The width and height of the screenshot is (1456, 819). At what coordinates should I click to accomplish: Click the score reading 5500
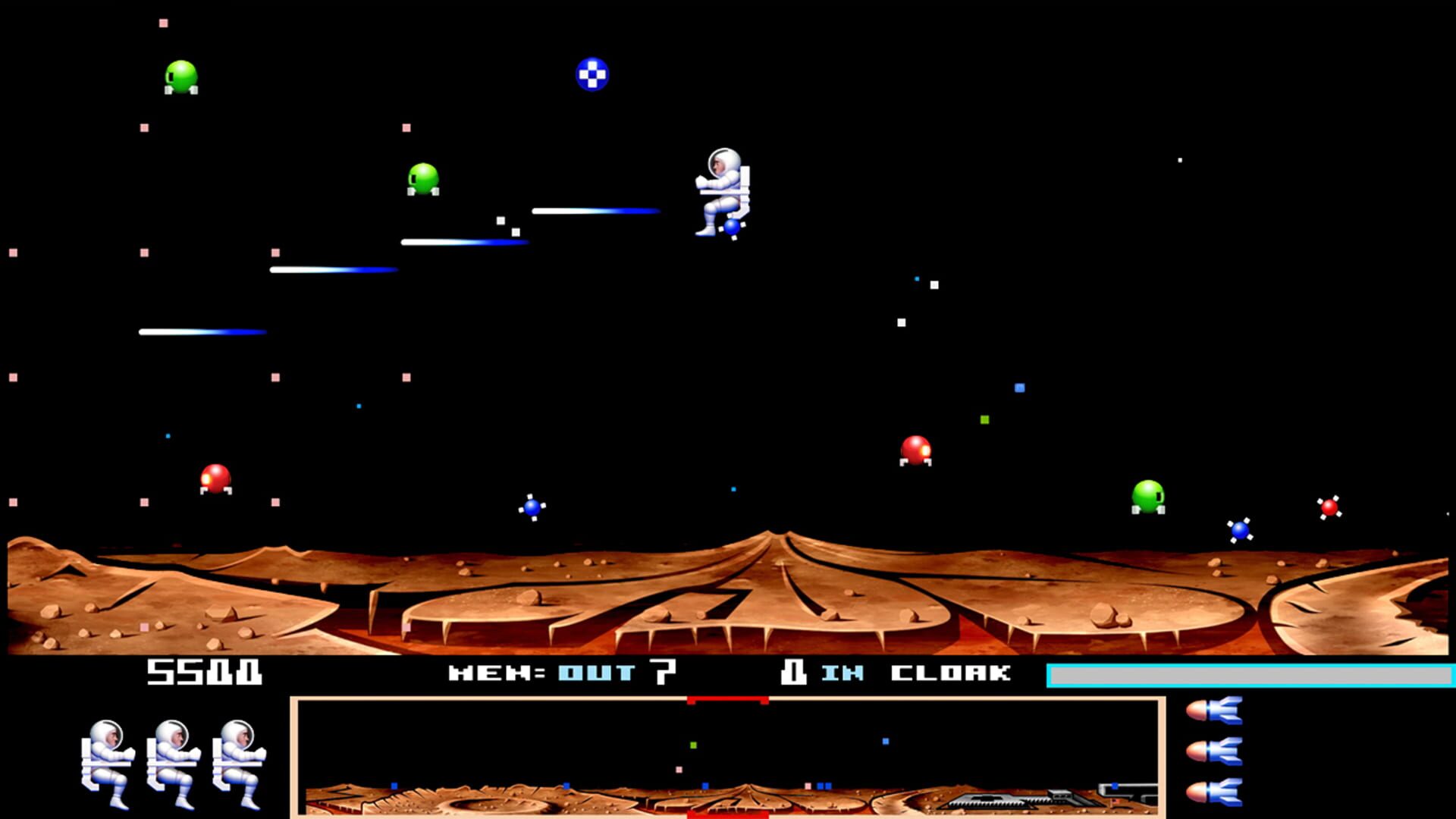point(205,672)
